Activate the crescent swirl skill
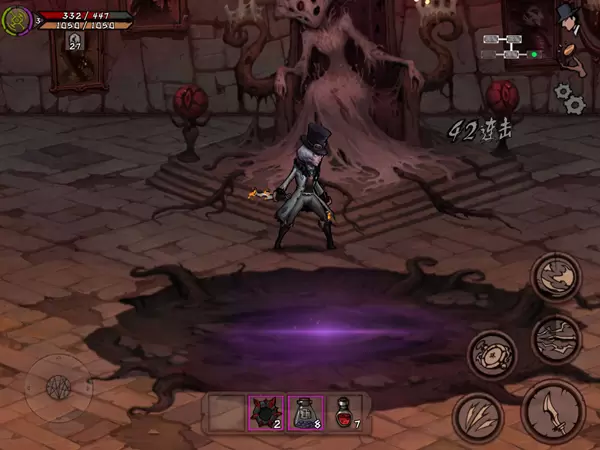Viewport: 600px width, 450px height. point(556,278)
